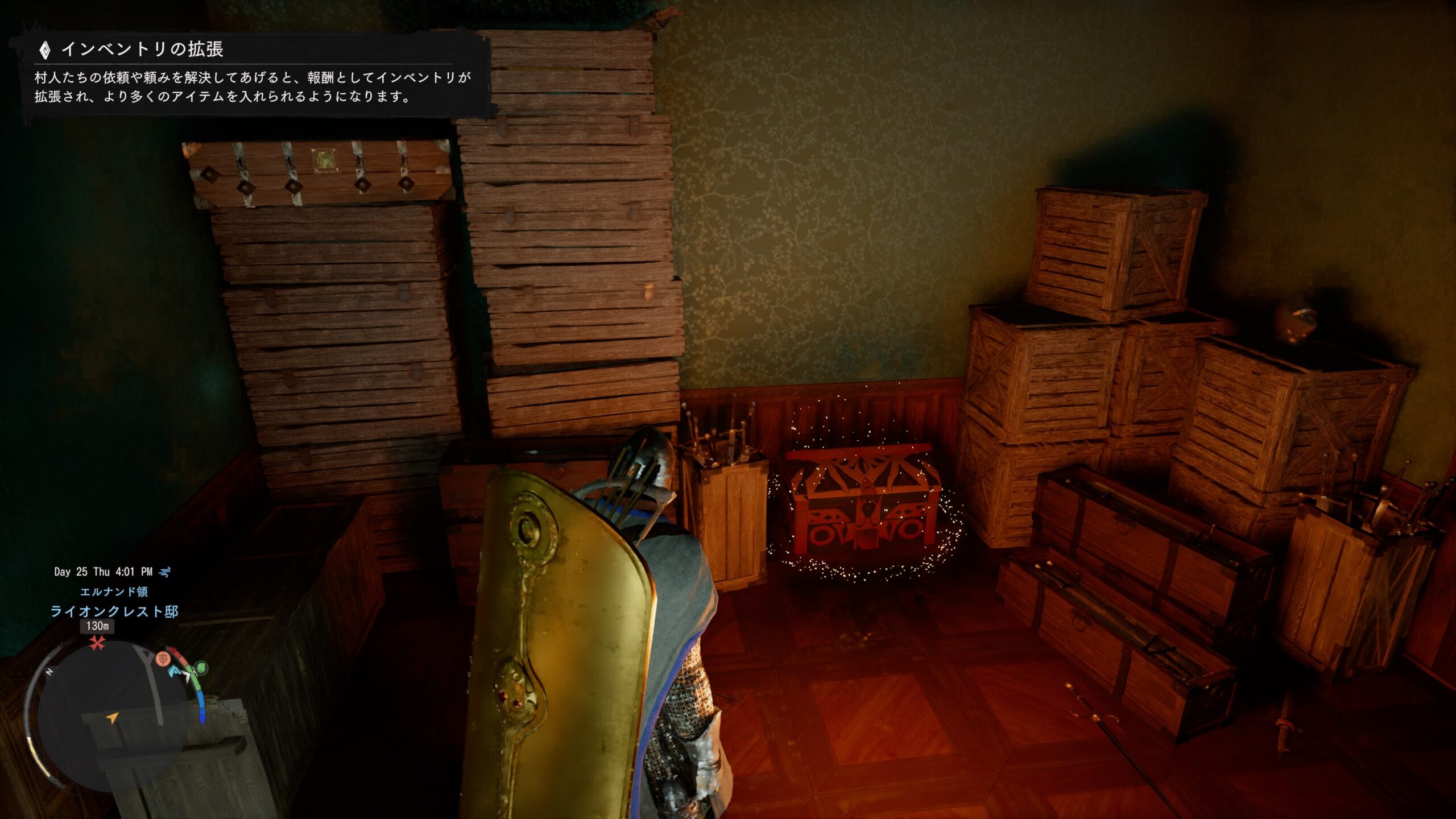The height and width of the screenshot is (819, 1456).
Task: Click the blue horse icon on minimap
Action: (x=173, y=671)
